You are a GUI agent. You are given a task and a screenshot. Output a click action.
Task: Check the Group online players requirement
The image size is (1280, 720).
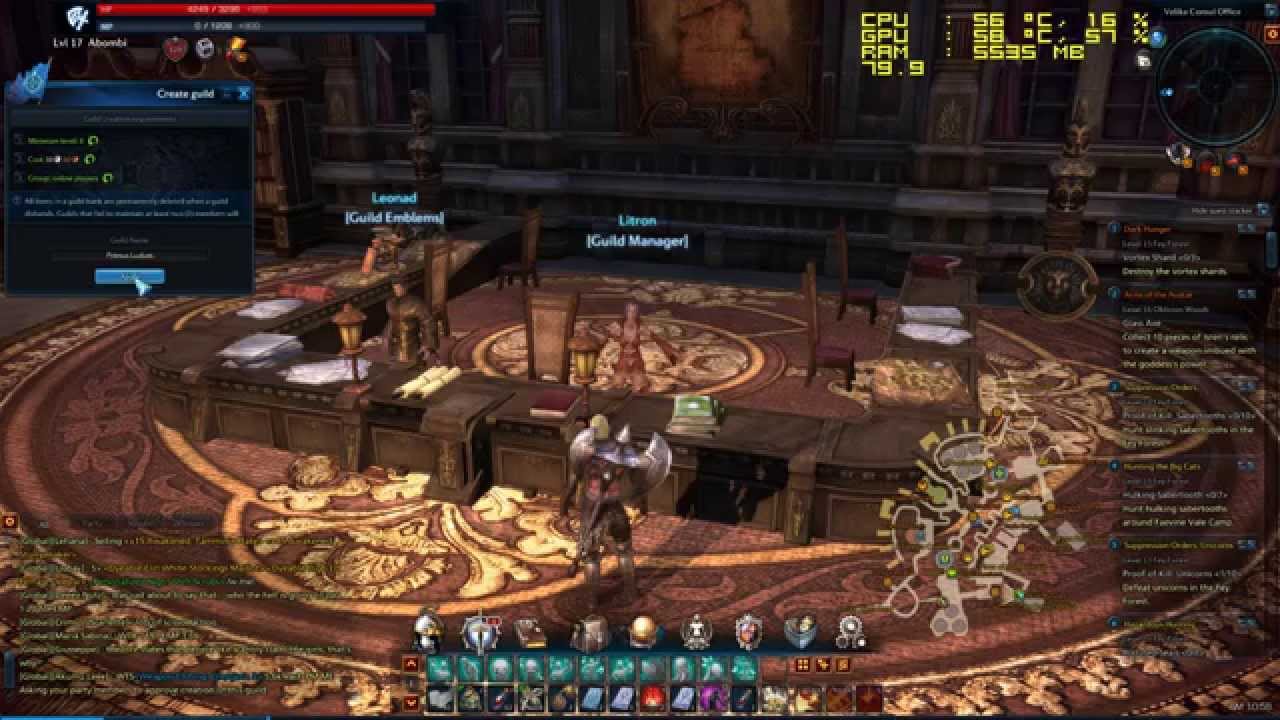point(65,176)
